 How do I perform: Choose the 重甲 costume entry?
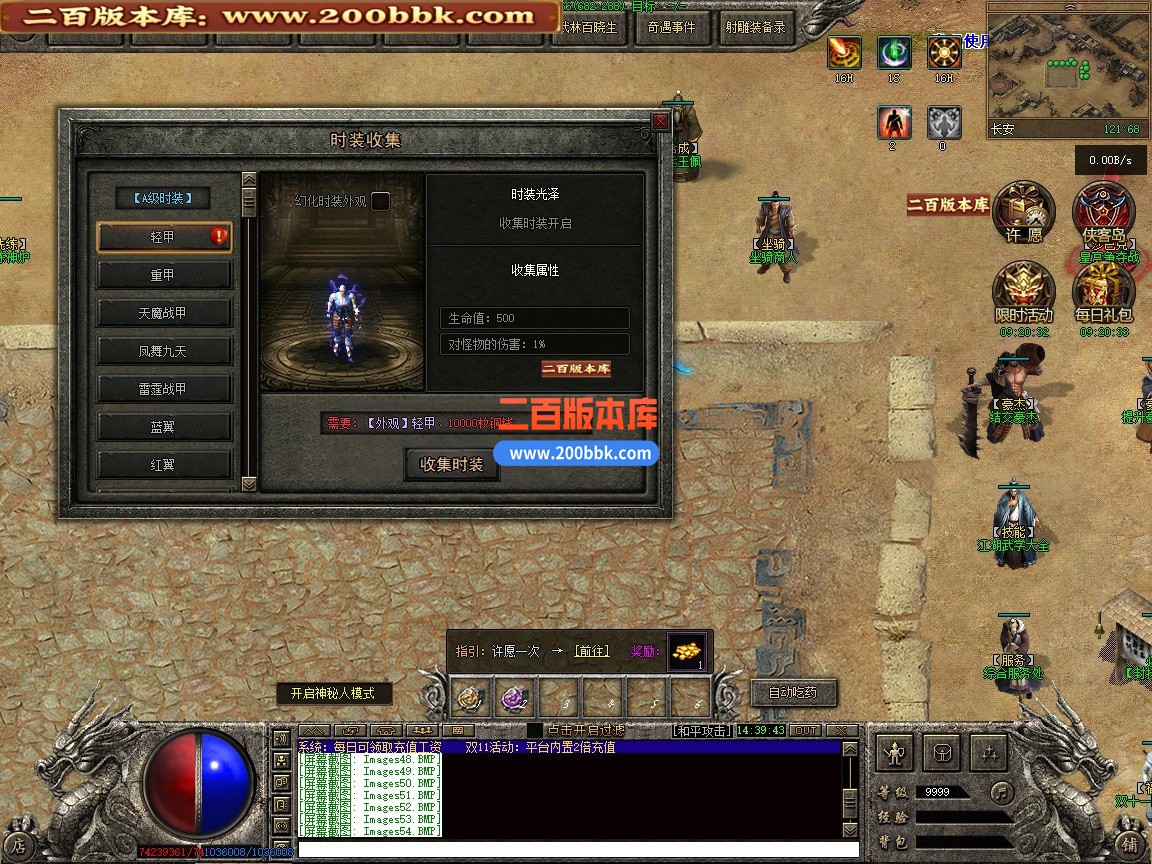pyautogui.click(x=164, y=275)
